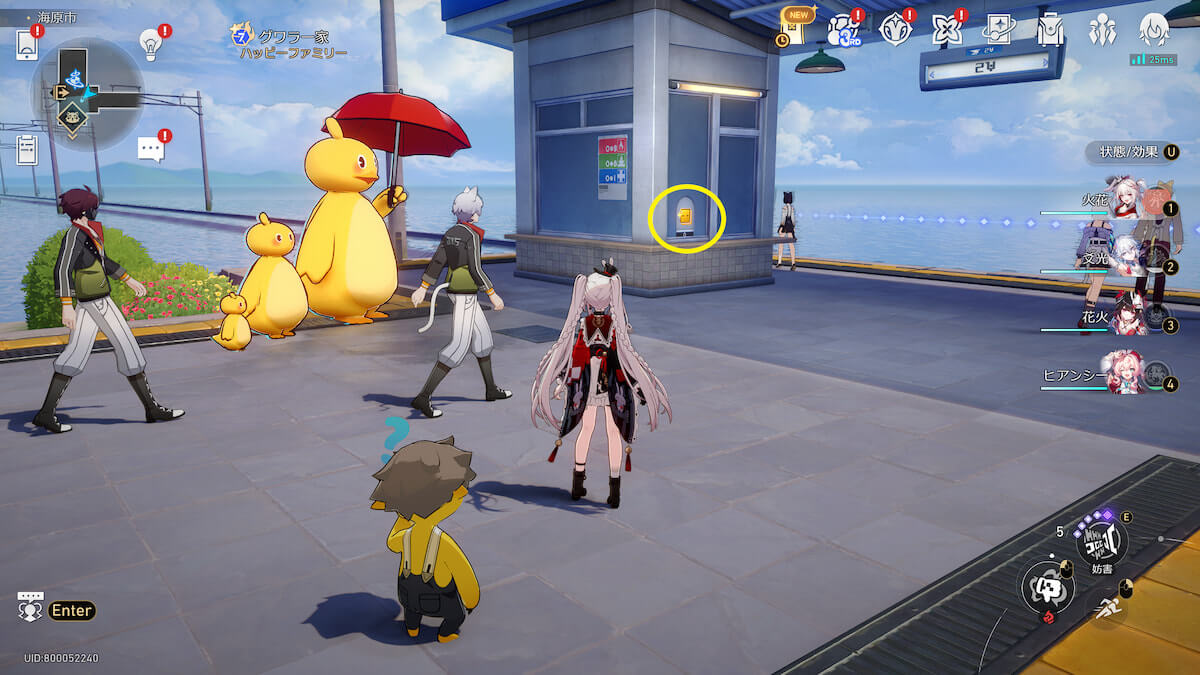The width and height of the screenshot is (1200, 675).
Task: Open the backpack inventory icon
Action: [x=1050, y=30]
